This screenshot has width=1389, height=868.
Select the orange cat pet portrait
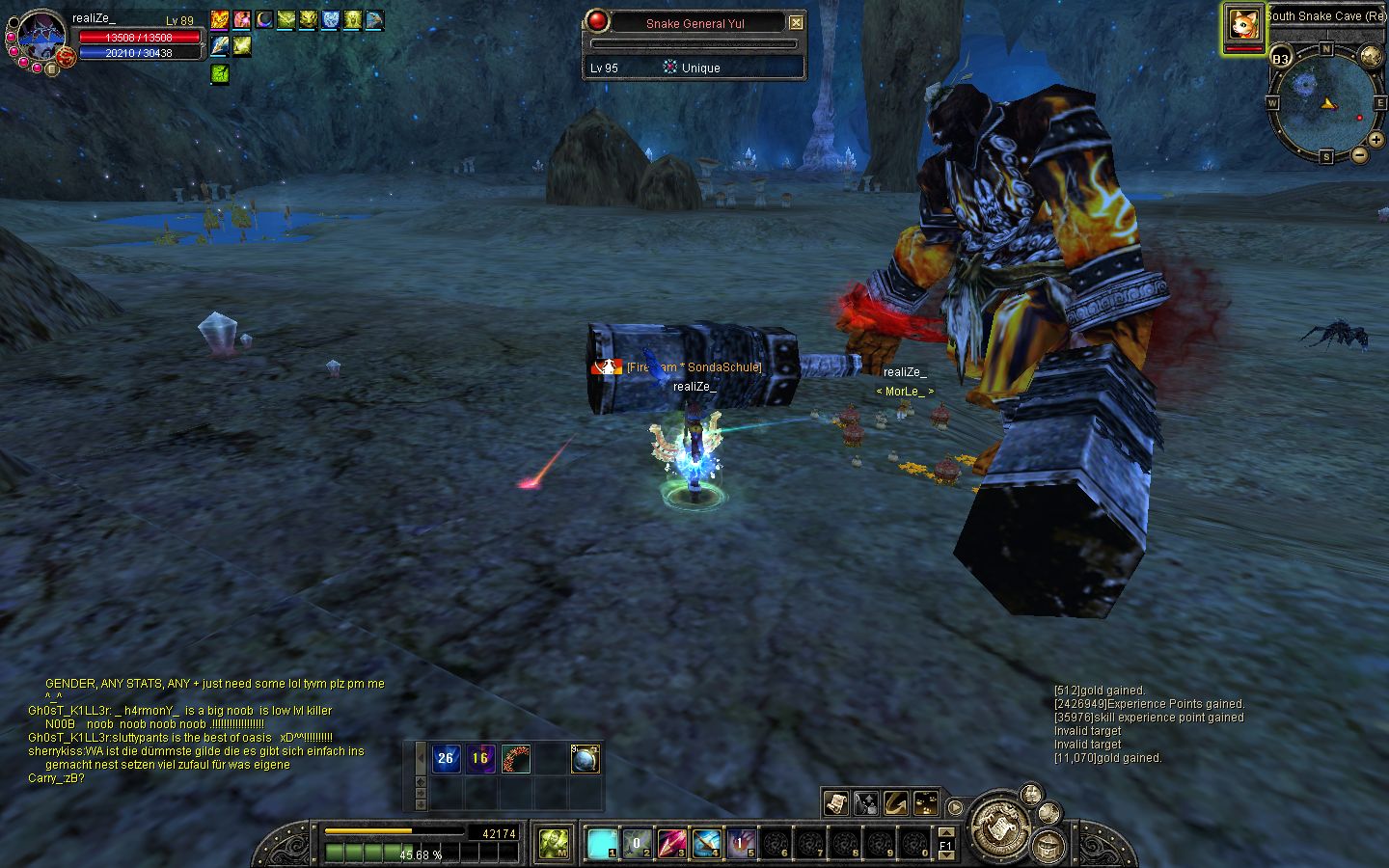1244,25
